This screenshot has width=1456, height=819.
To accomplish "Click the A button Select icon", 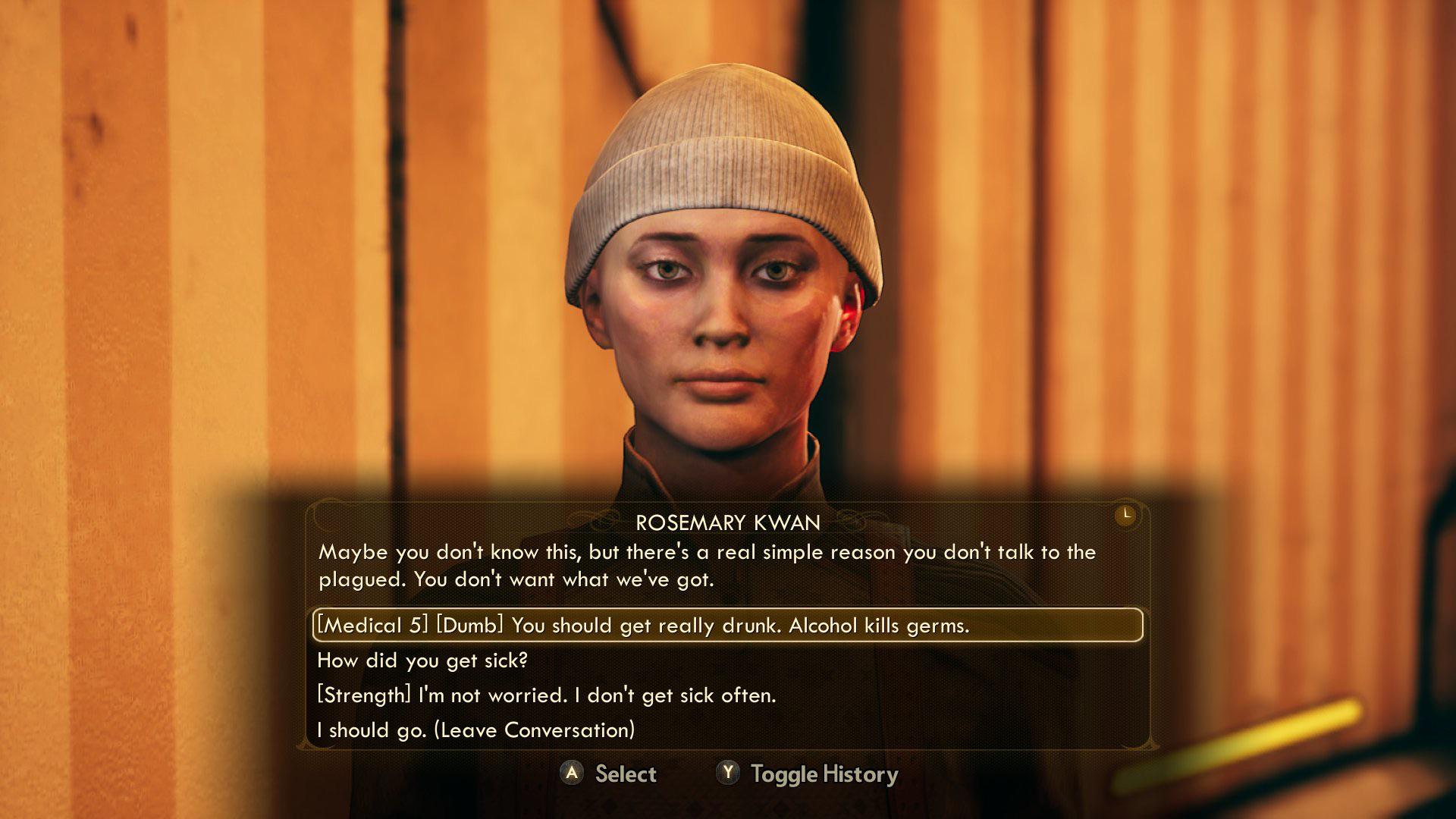I will (x=571, y=774).
